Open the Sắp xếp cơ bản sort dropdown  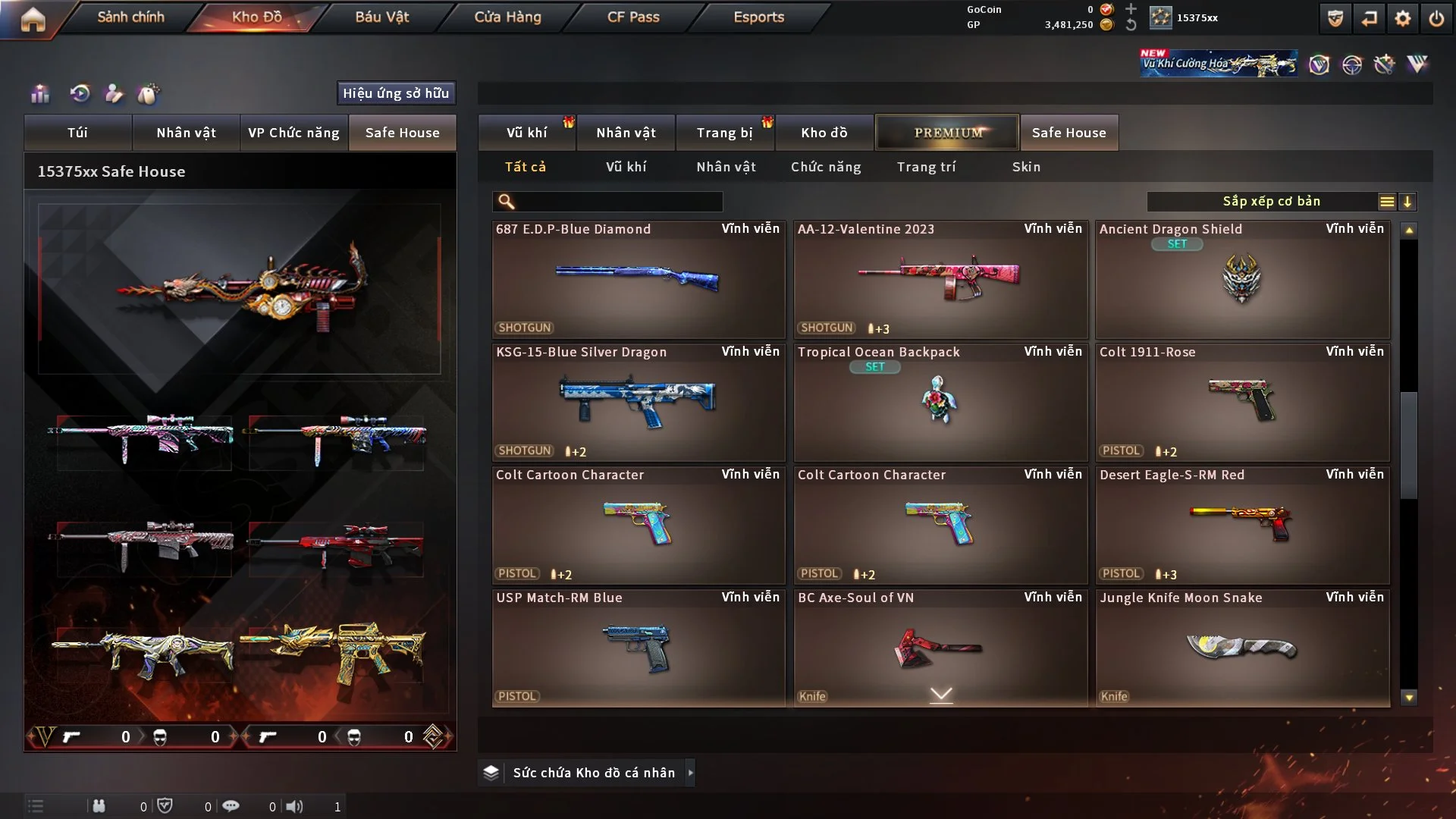(1271, 202)
